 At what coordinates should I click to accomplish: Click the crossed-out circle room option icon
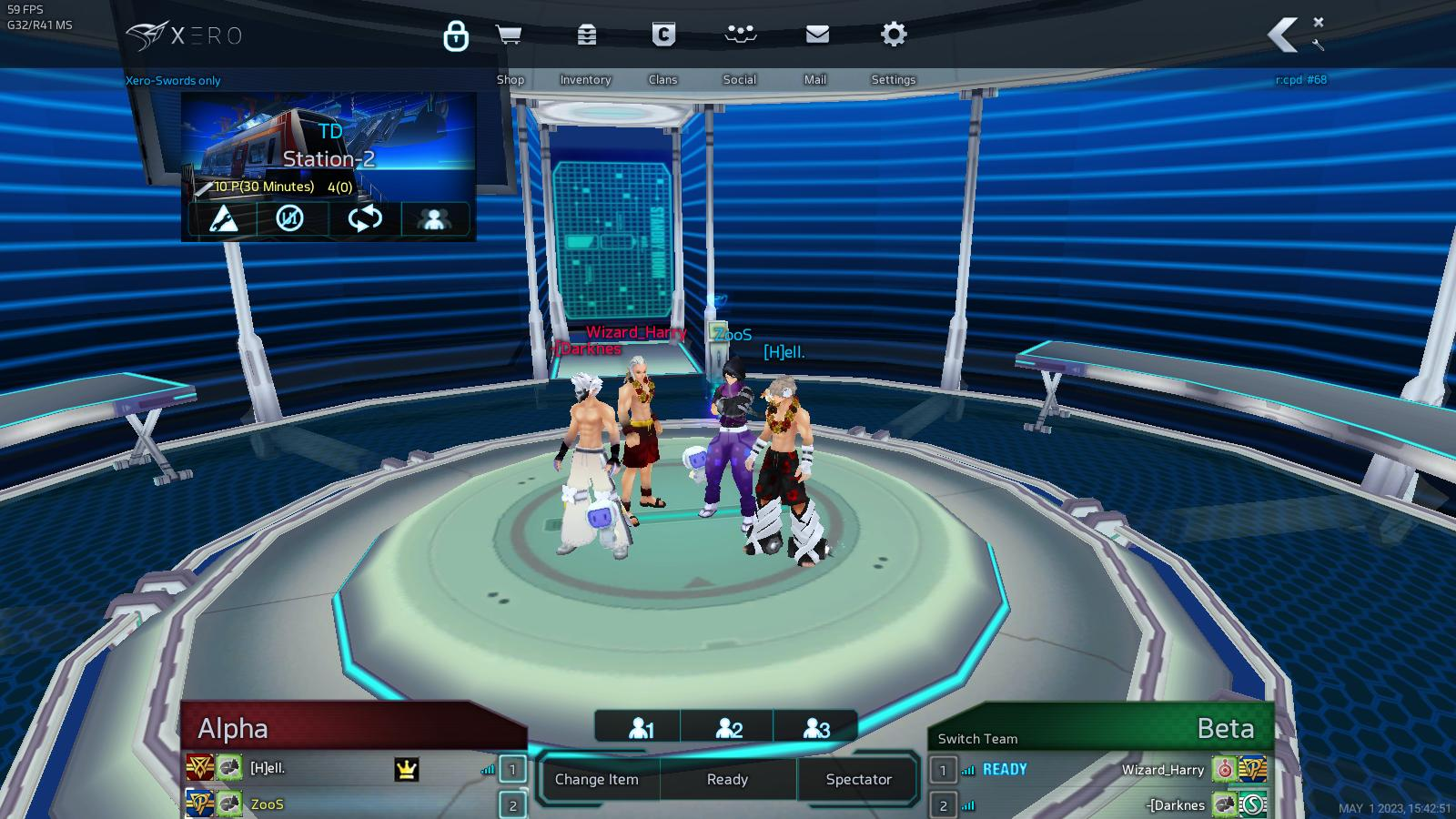click(x=290, y=219)
